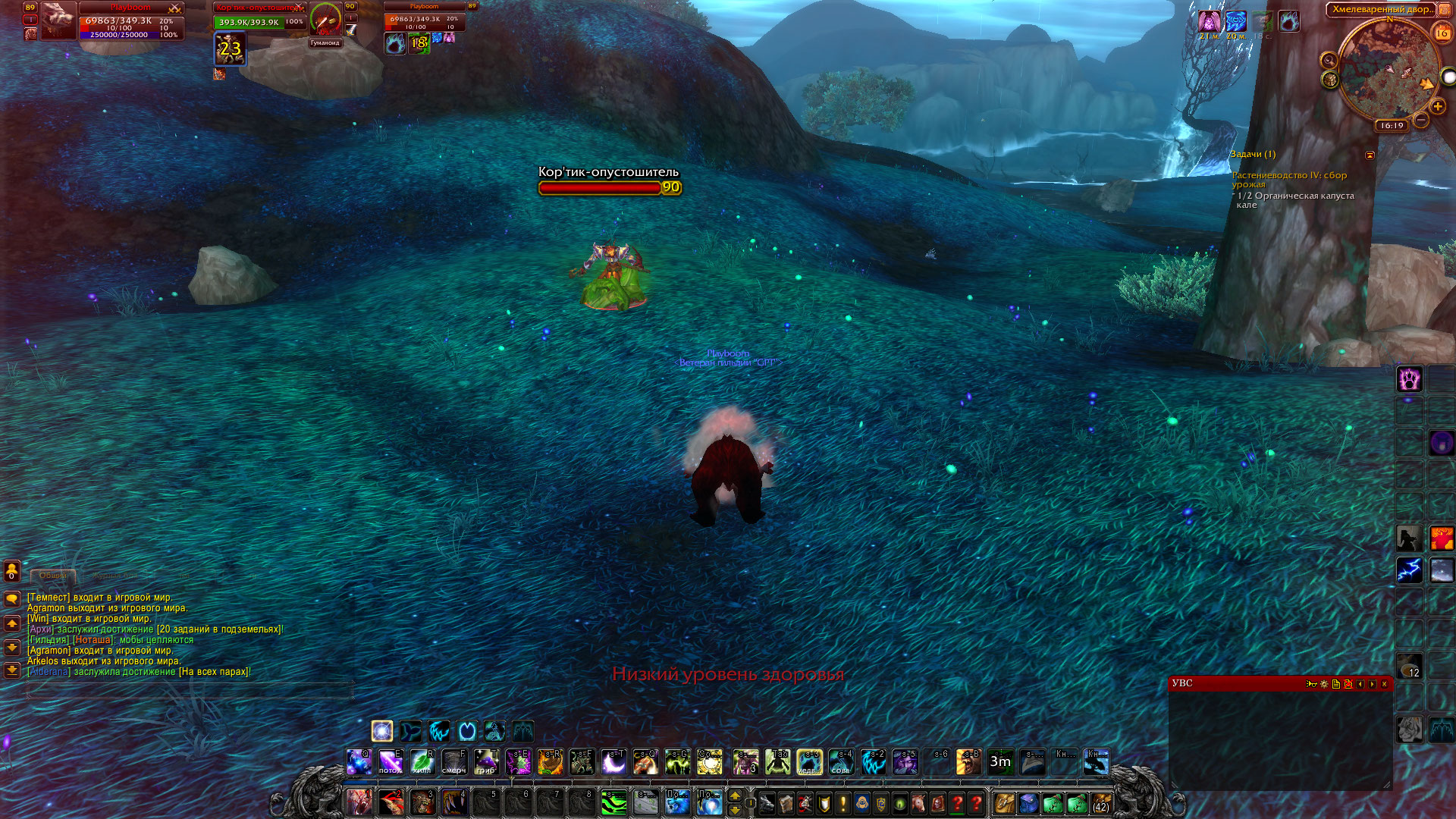Page the action bar up with arrow
Image resolution: width=1456 pixels, height=819 pixels.
click(735, 796)
